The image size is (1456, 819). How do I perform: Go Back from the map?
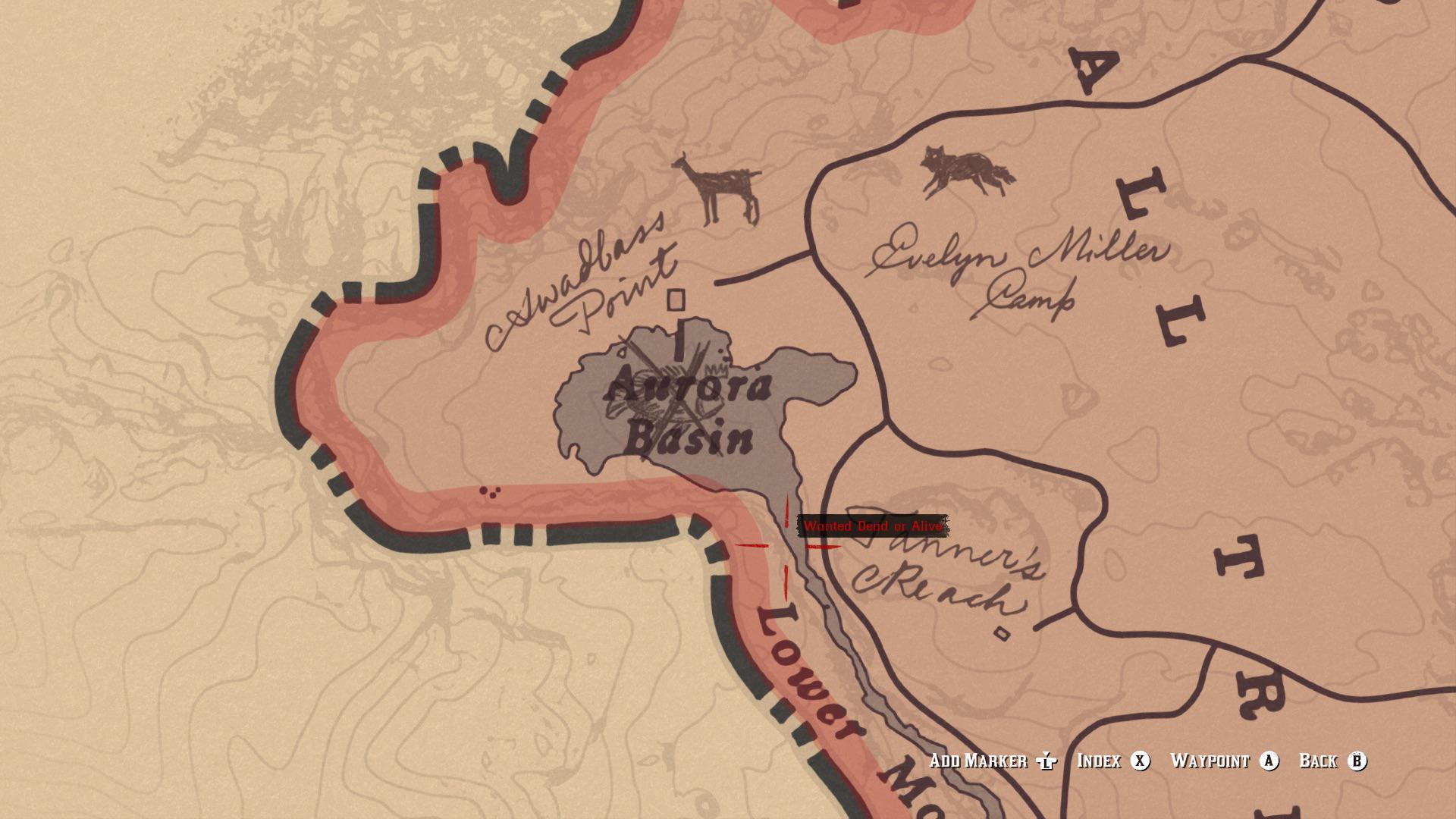[x=1319, y=761]
